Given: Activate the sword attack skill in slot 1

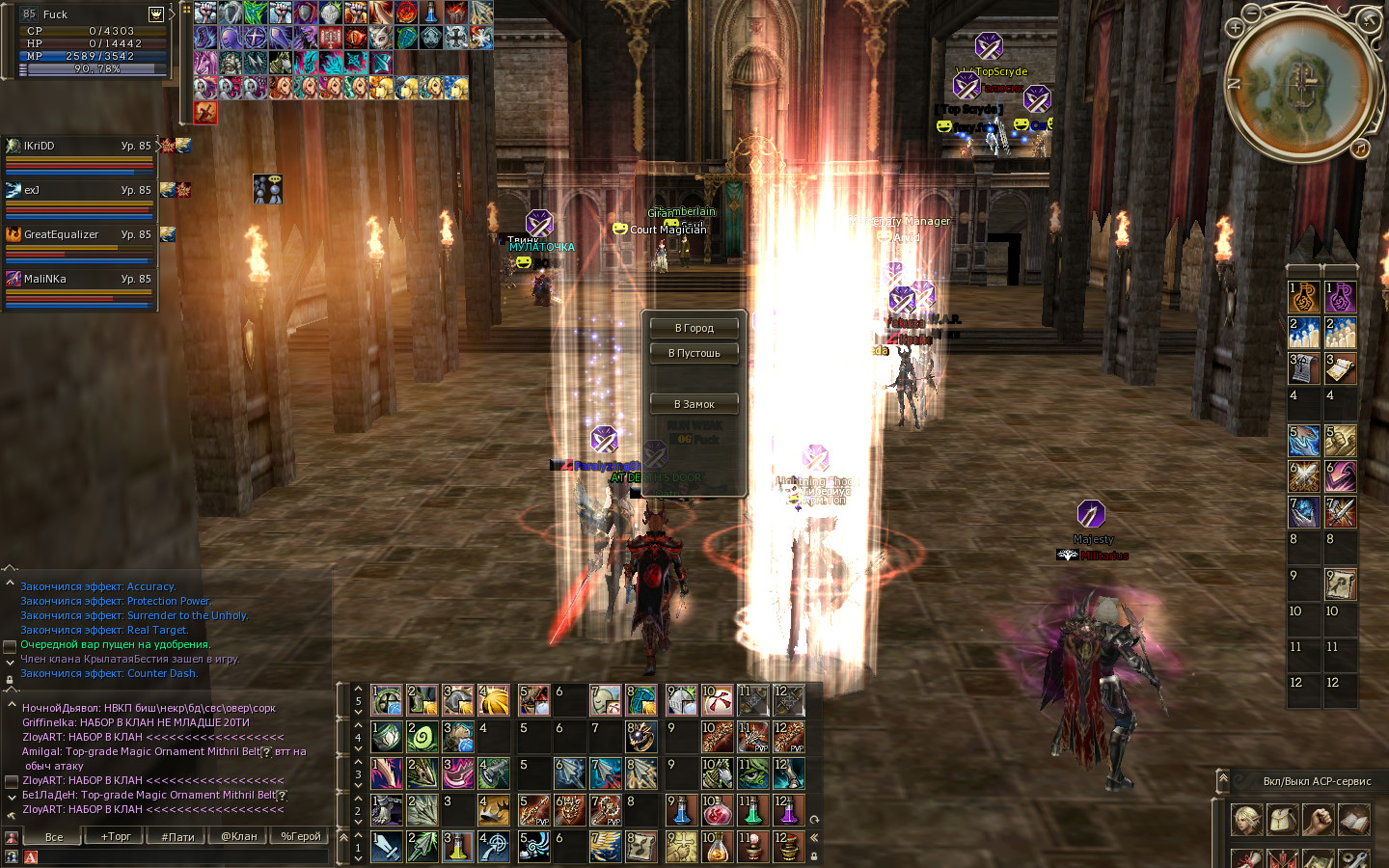Looking at the screenshot, I should pos(387,847).
